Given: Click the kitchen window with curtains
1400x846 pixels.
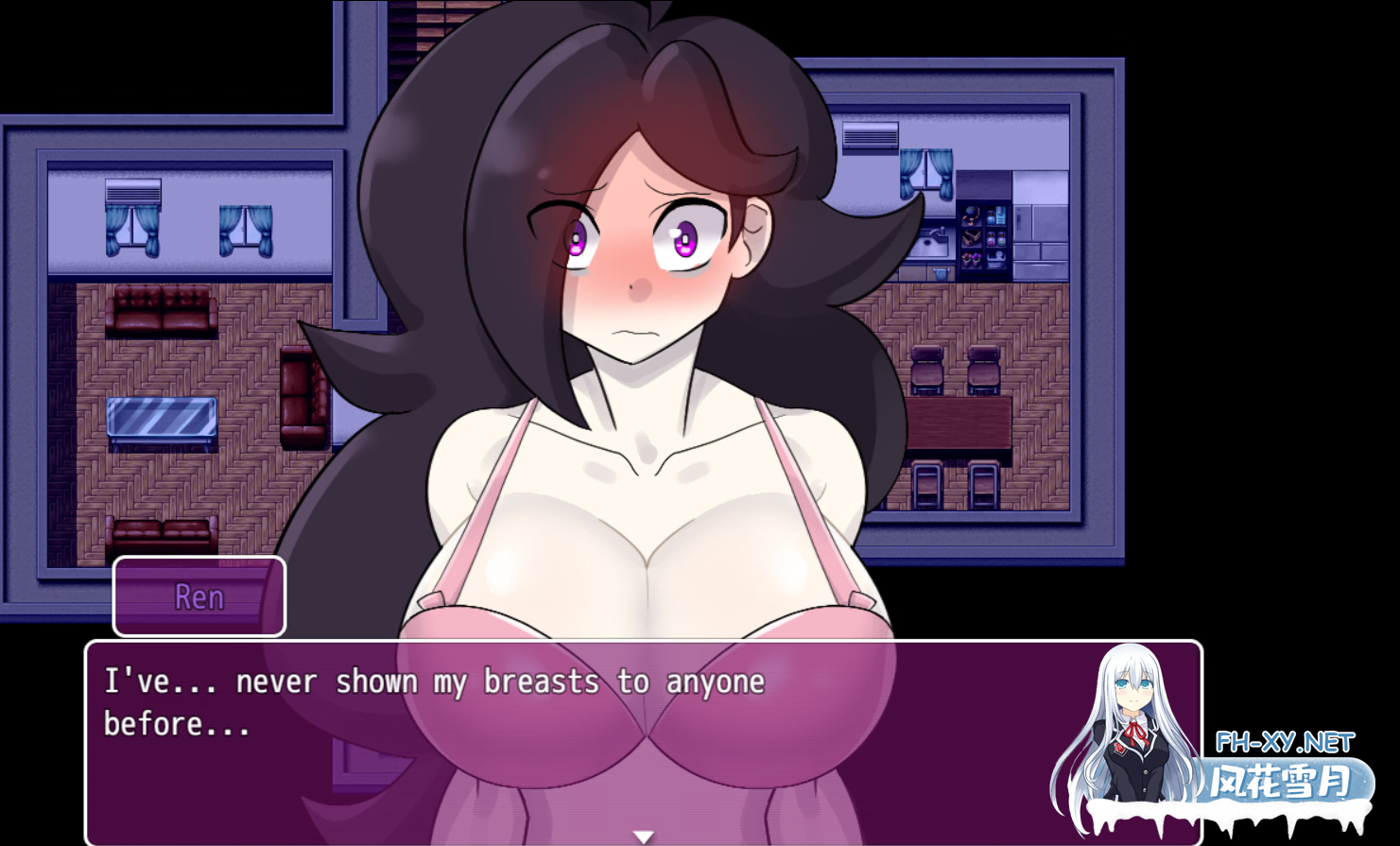Looking at the screenshot, I should click(926, 173).
